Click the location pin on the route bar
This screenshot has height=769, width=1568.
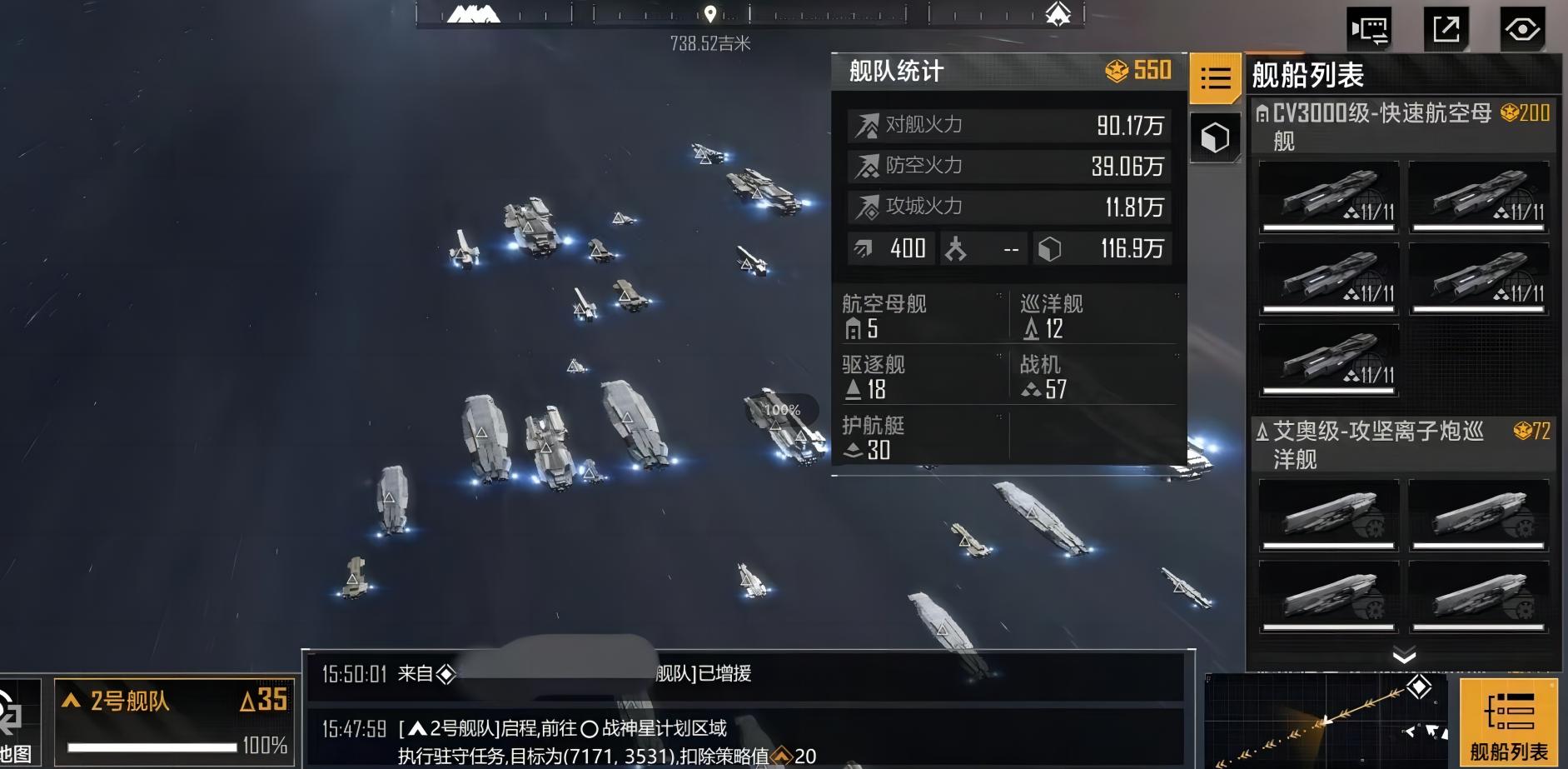pos(710,14)
